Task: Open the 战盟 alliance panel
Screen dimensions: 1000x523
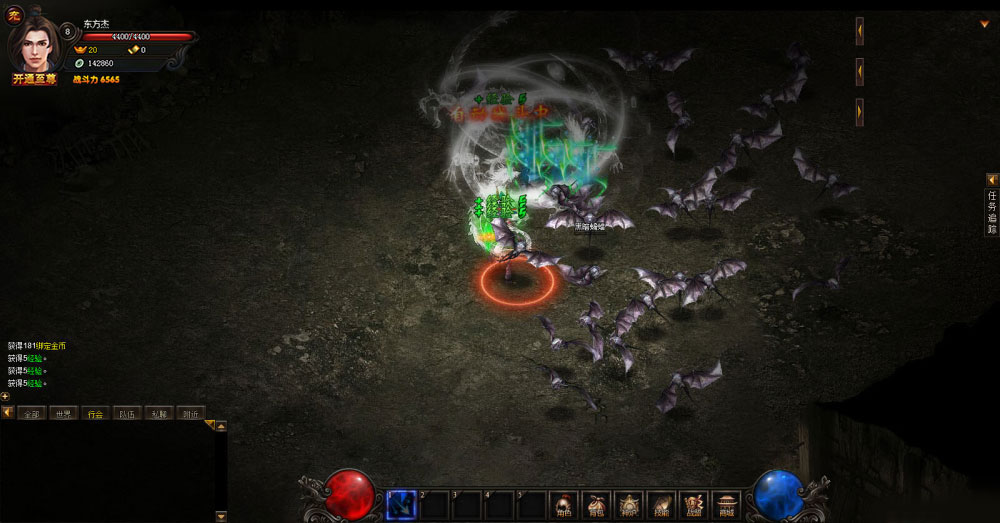Action: 694,504
